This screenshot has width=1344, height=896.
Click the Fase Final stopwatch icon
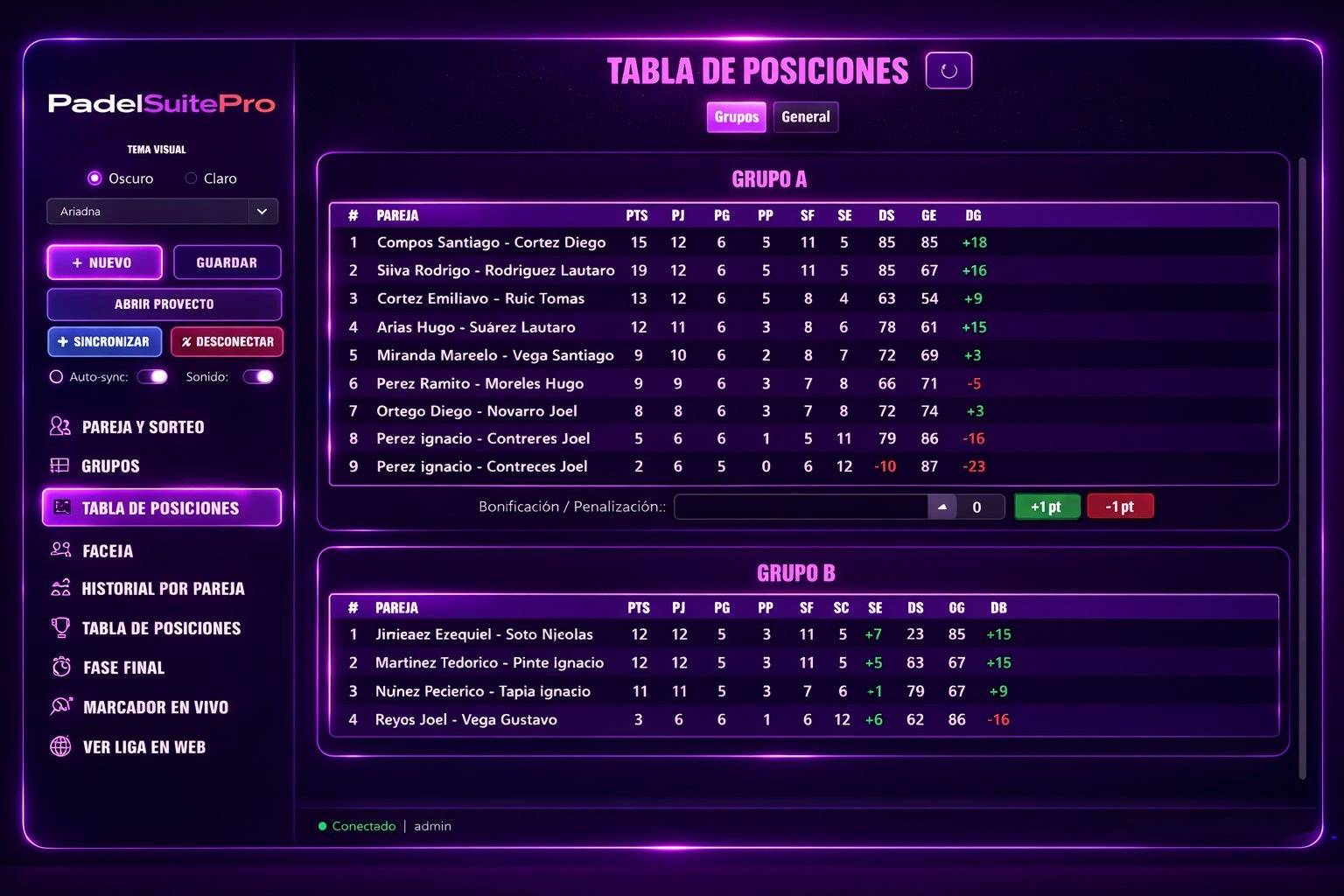(x=59, y=667)
